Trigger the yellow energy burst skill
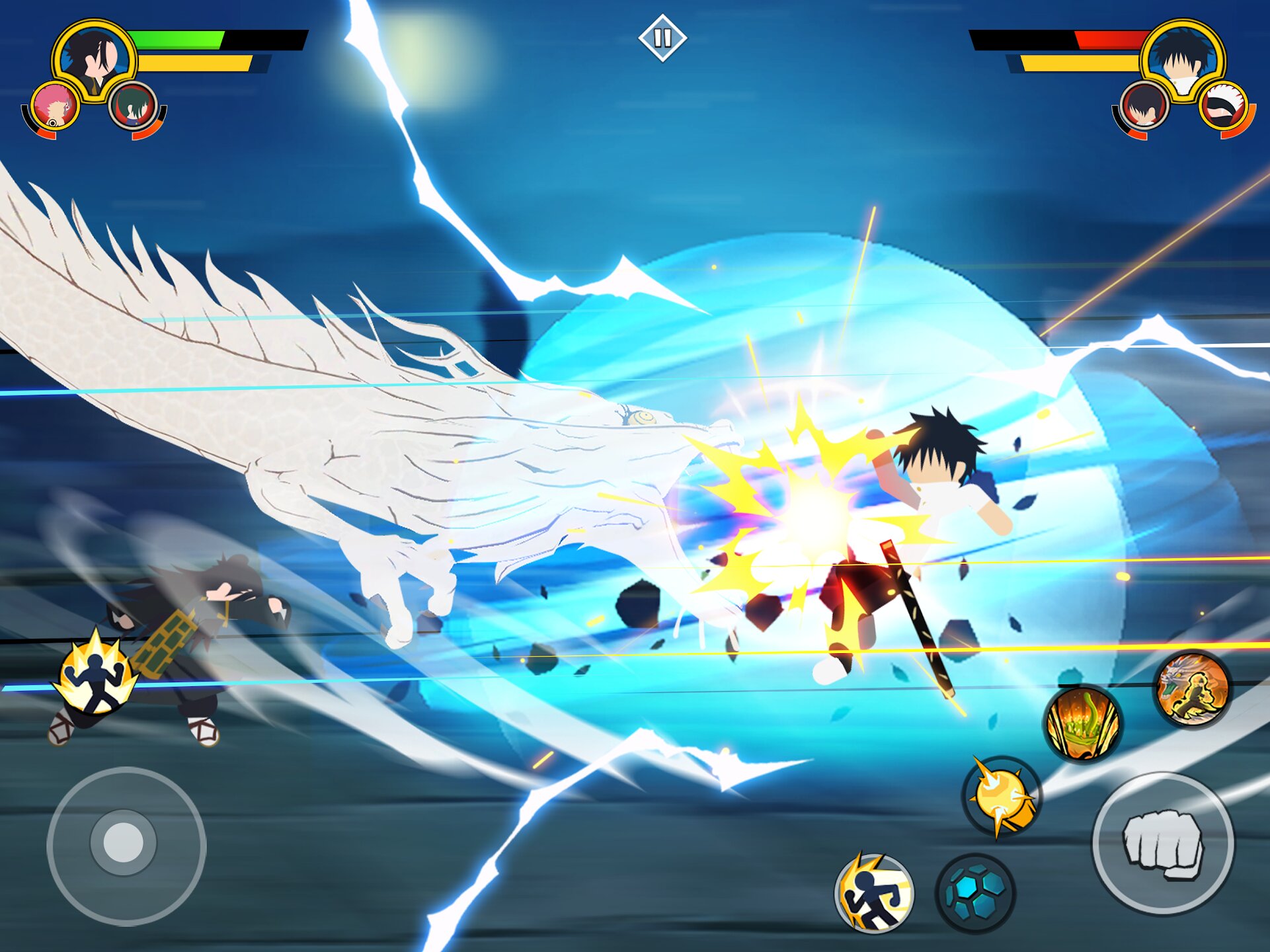Image resolution: width=1270 pixels, height=952 pixels. coord(1002,796)
